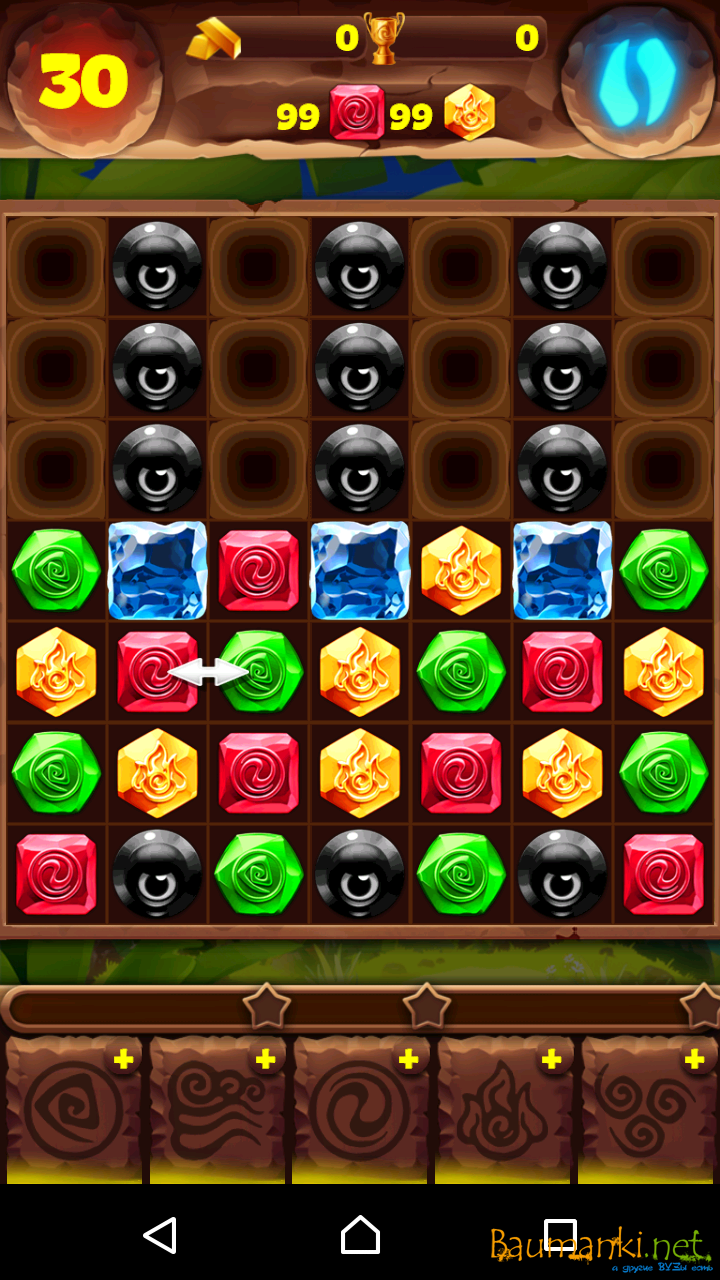This screenshot has width=720, height=1280.
Task: Select the triple swirl booster card
Action: click(x=647, y=1110)
